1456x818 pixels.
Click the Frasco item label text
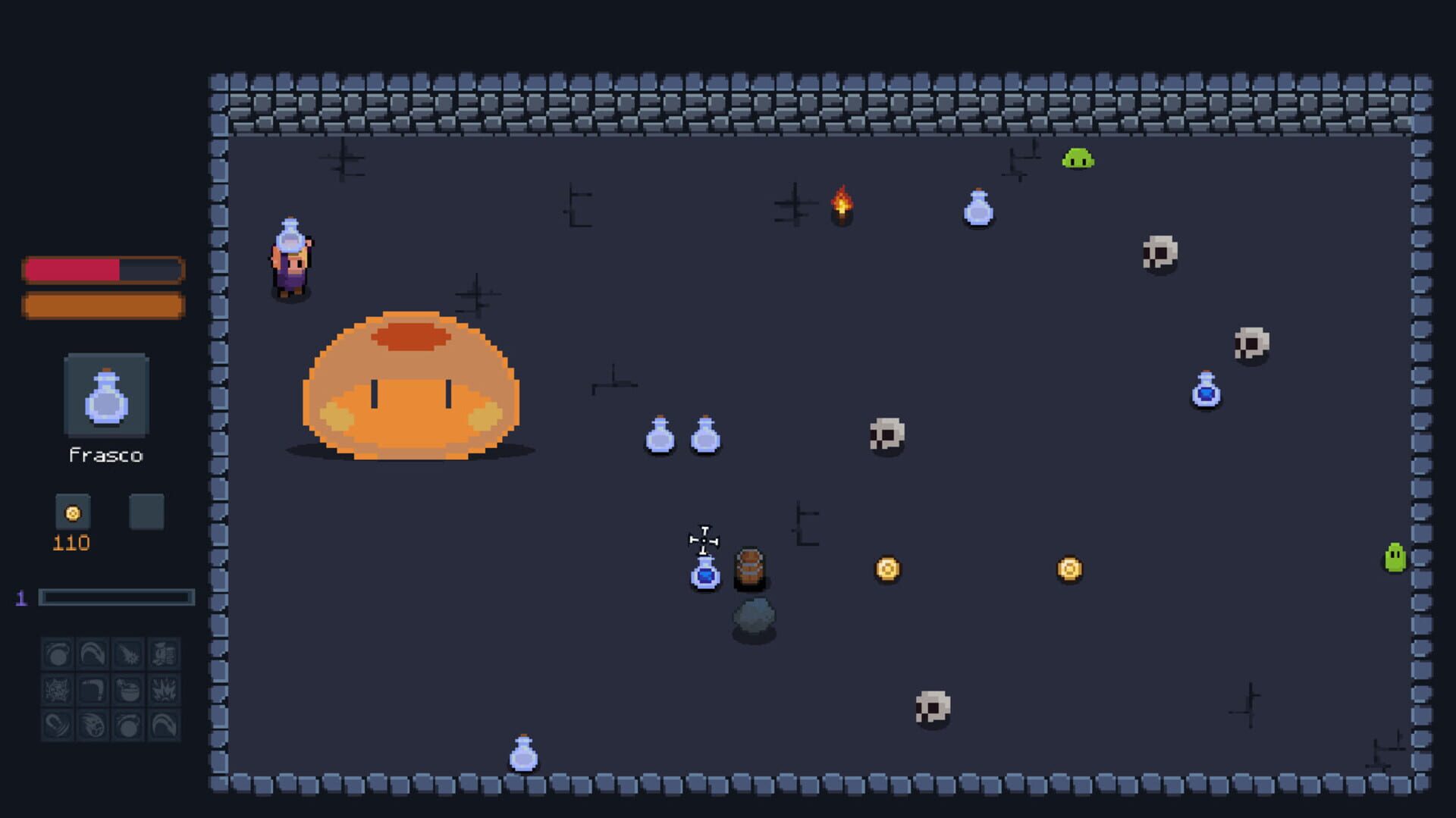tap(106, 455)
